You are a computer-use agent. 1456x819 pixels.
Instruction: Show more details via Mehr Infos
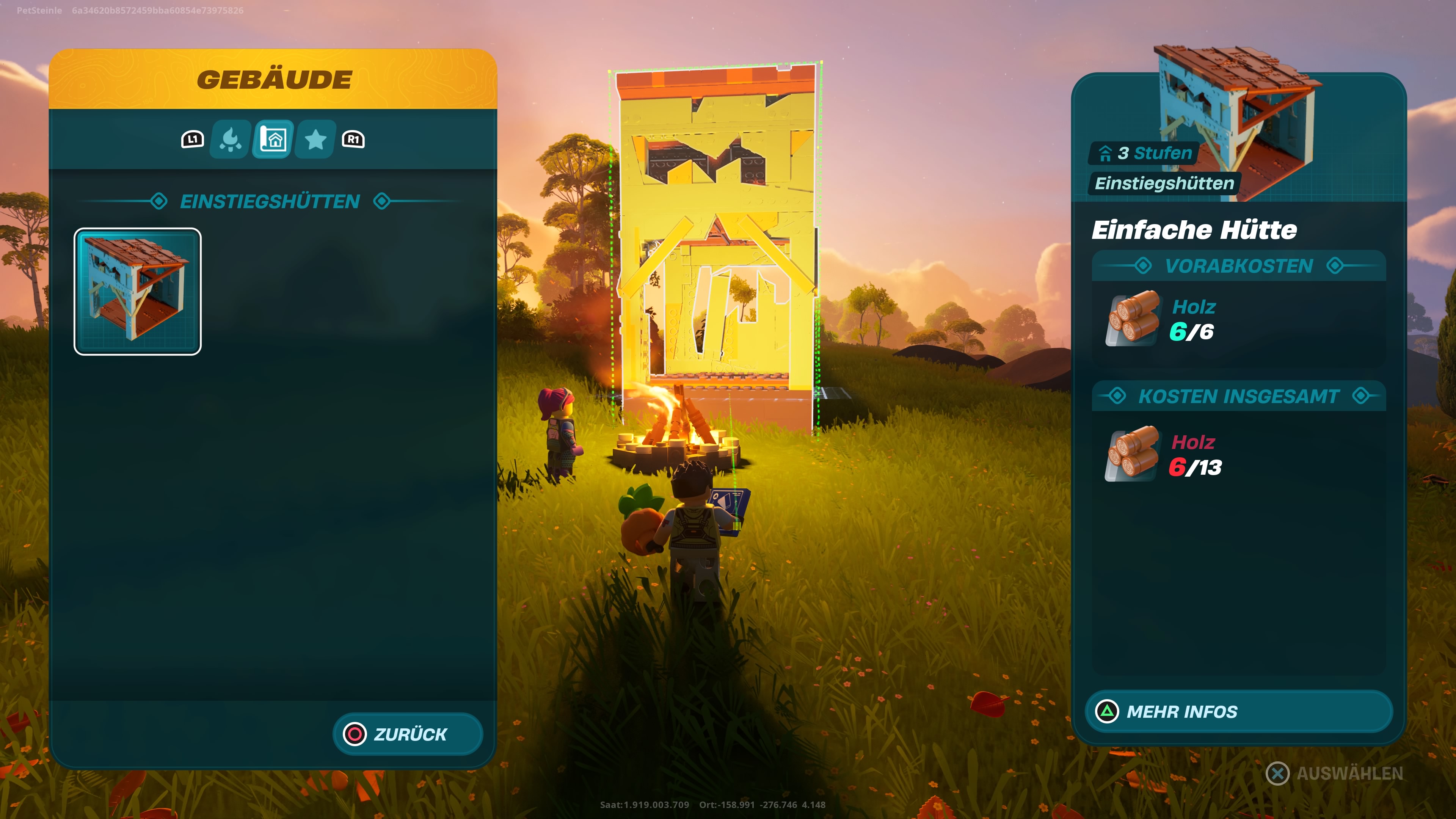[1238, 712]
